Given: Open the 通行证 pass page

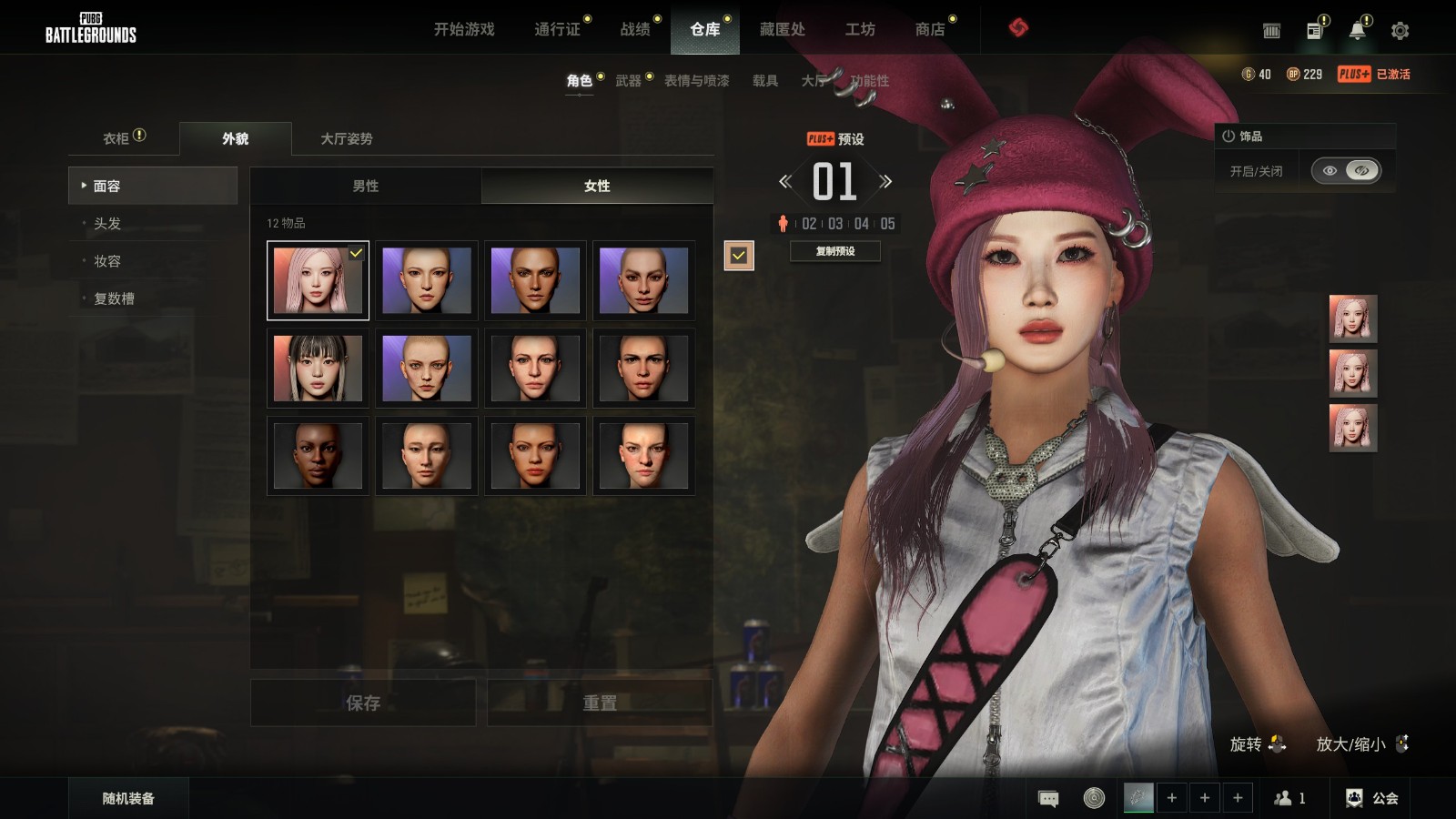Looking at the screenshot, I should 557,29.
